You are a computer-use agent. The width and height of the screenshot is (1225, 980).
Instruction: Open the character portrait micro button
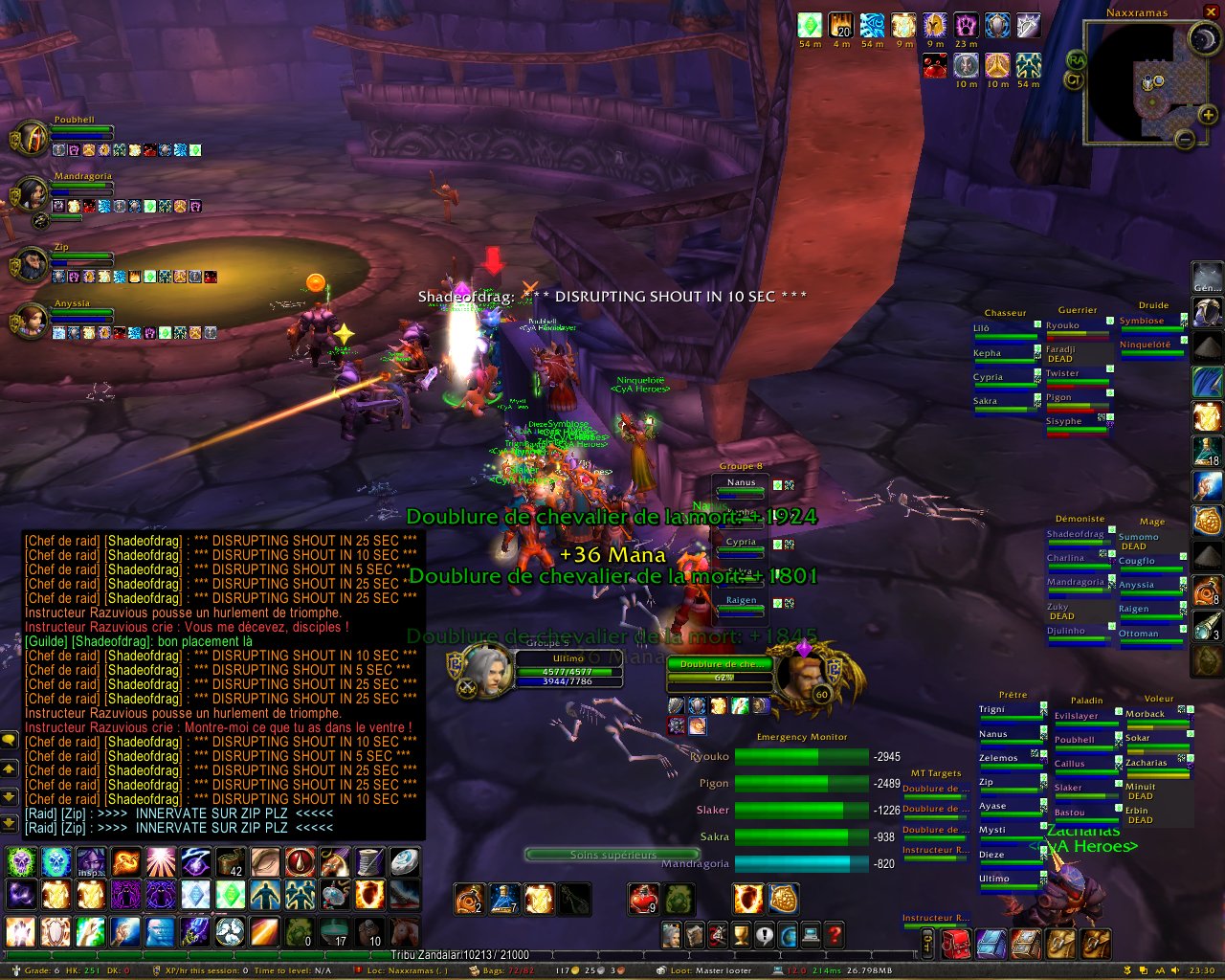[x=672, y=934]
